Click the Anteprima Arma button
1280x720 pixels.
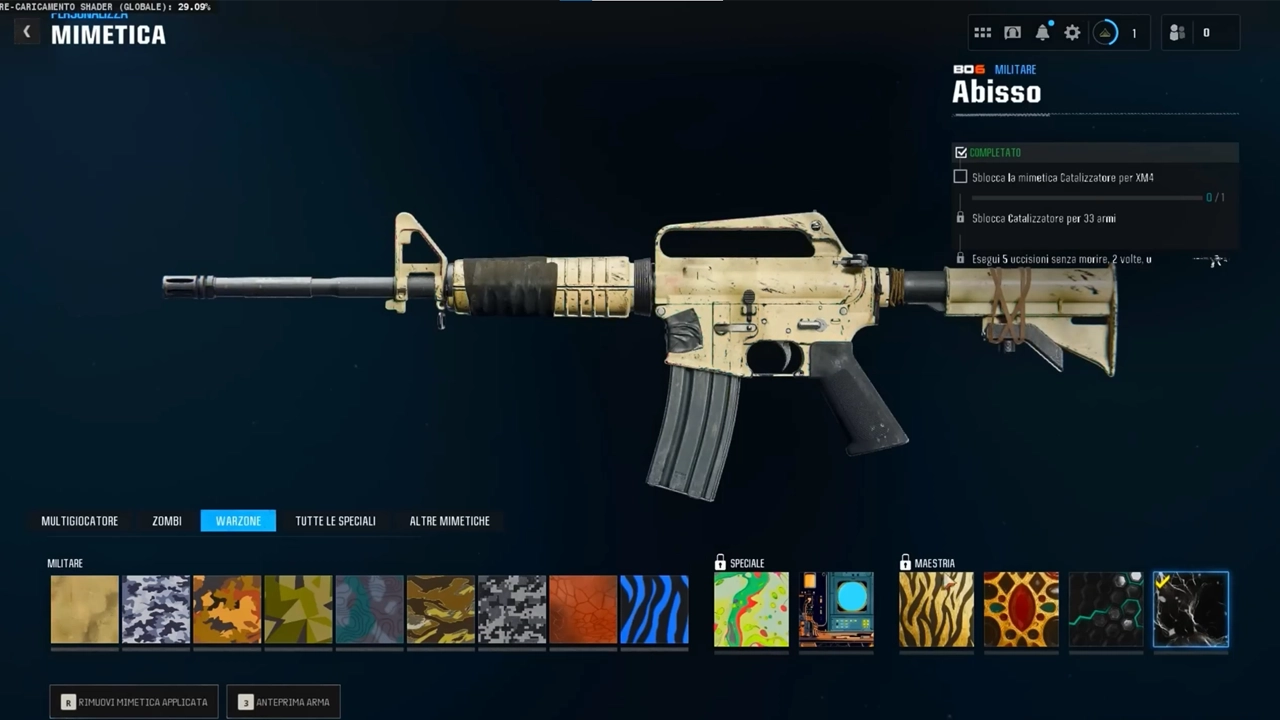coord(284,702)
